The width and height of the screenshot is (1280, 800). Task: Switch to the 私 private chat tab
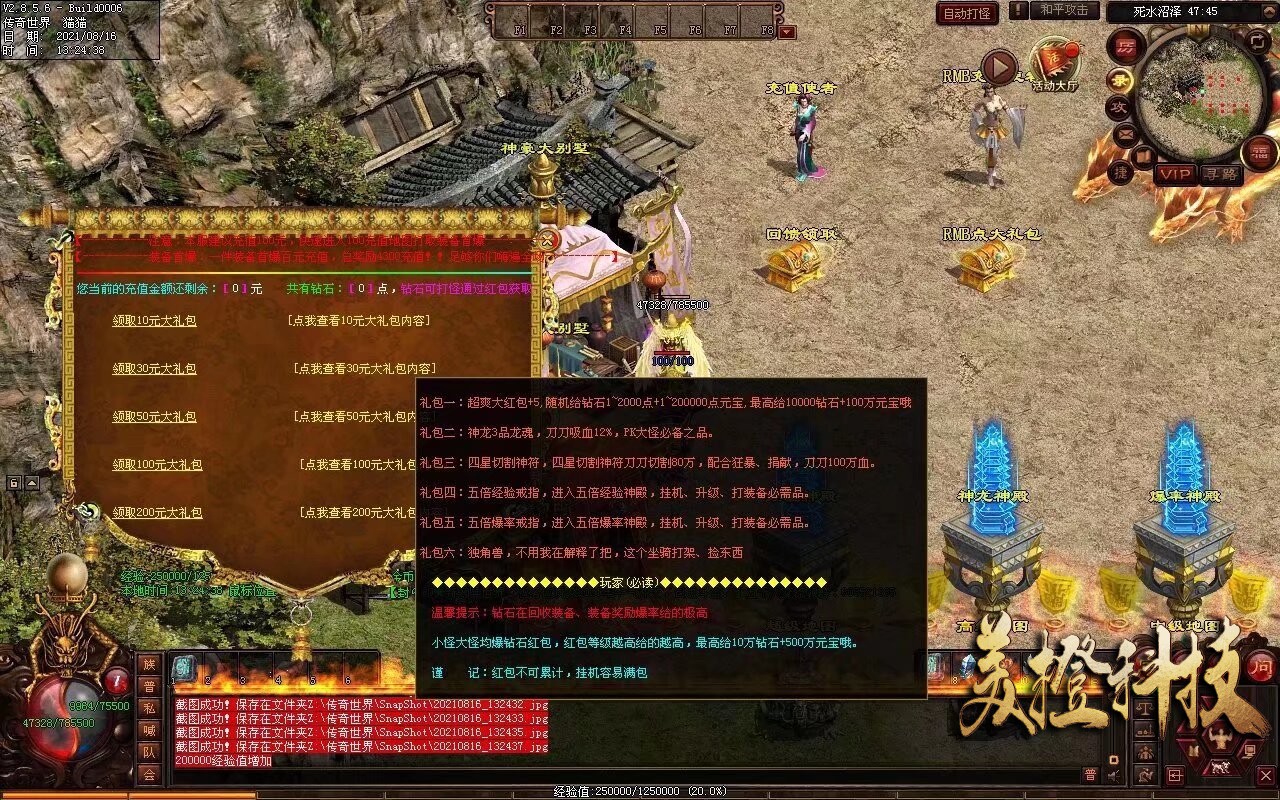(148, 706)
